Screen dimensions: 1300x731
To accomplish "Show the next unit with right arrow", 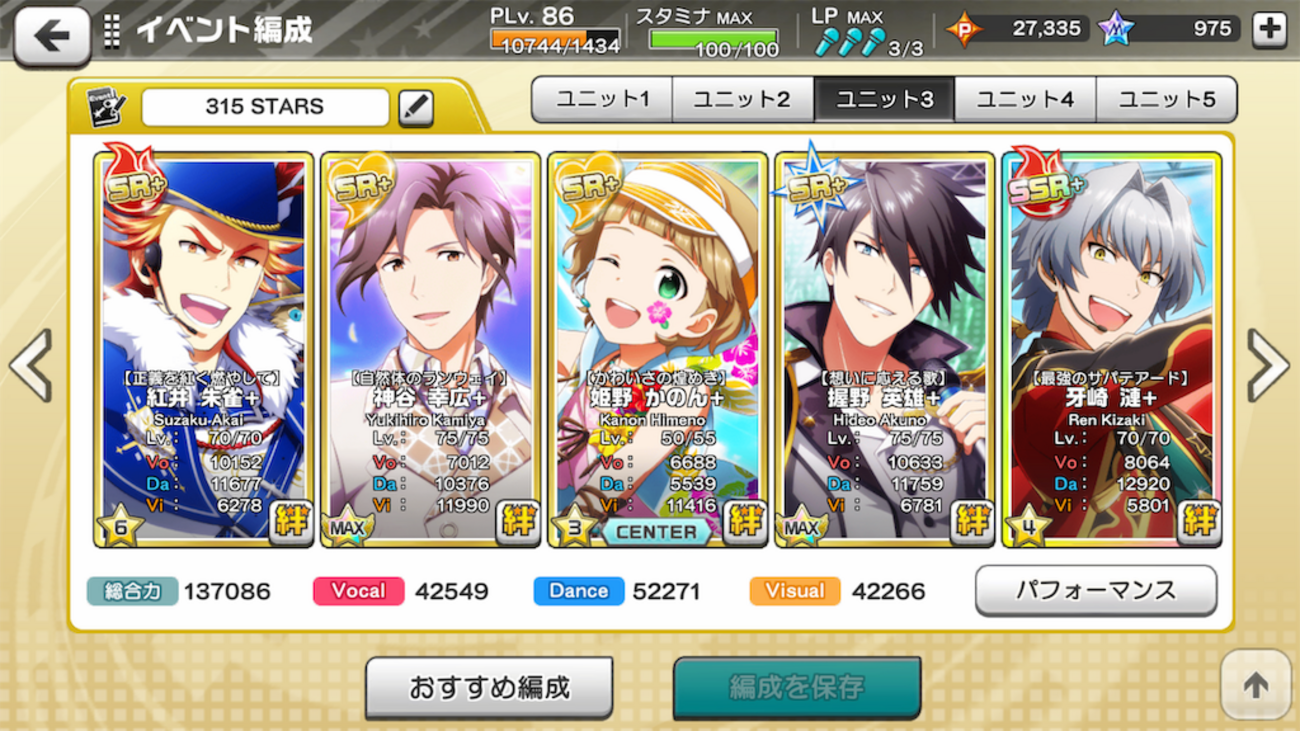I will 1268,365.
